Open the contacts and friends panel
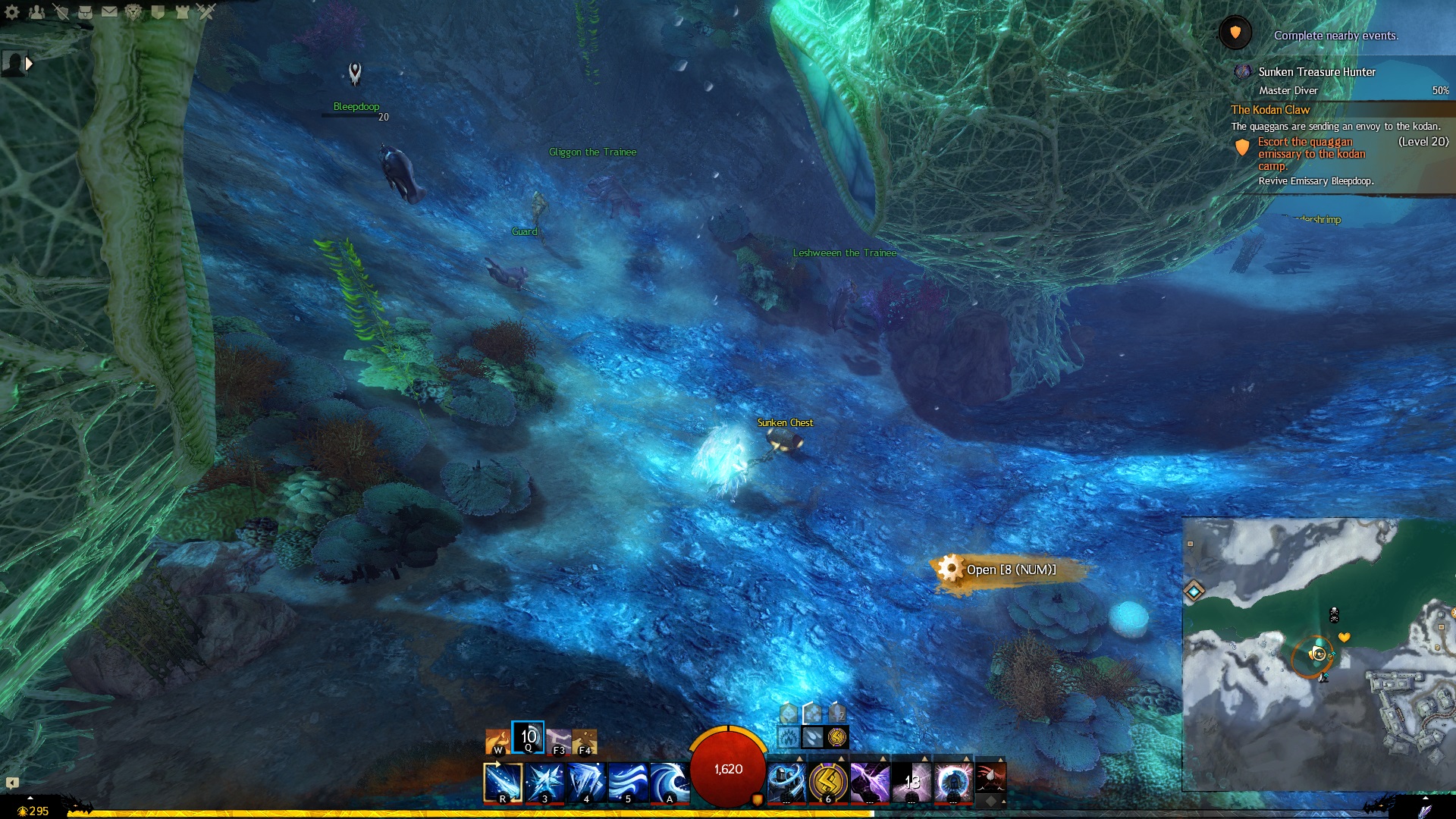The height and width of the screenshot is (819, 1456). click(x=36, y=11)
